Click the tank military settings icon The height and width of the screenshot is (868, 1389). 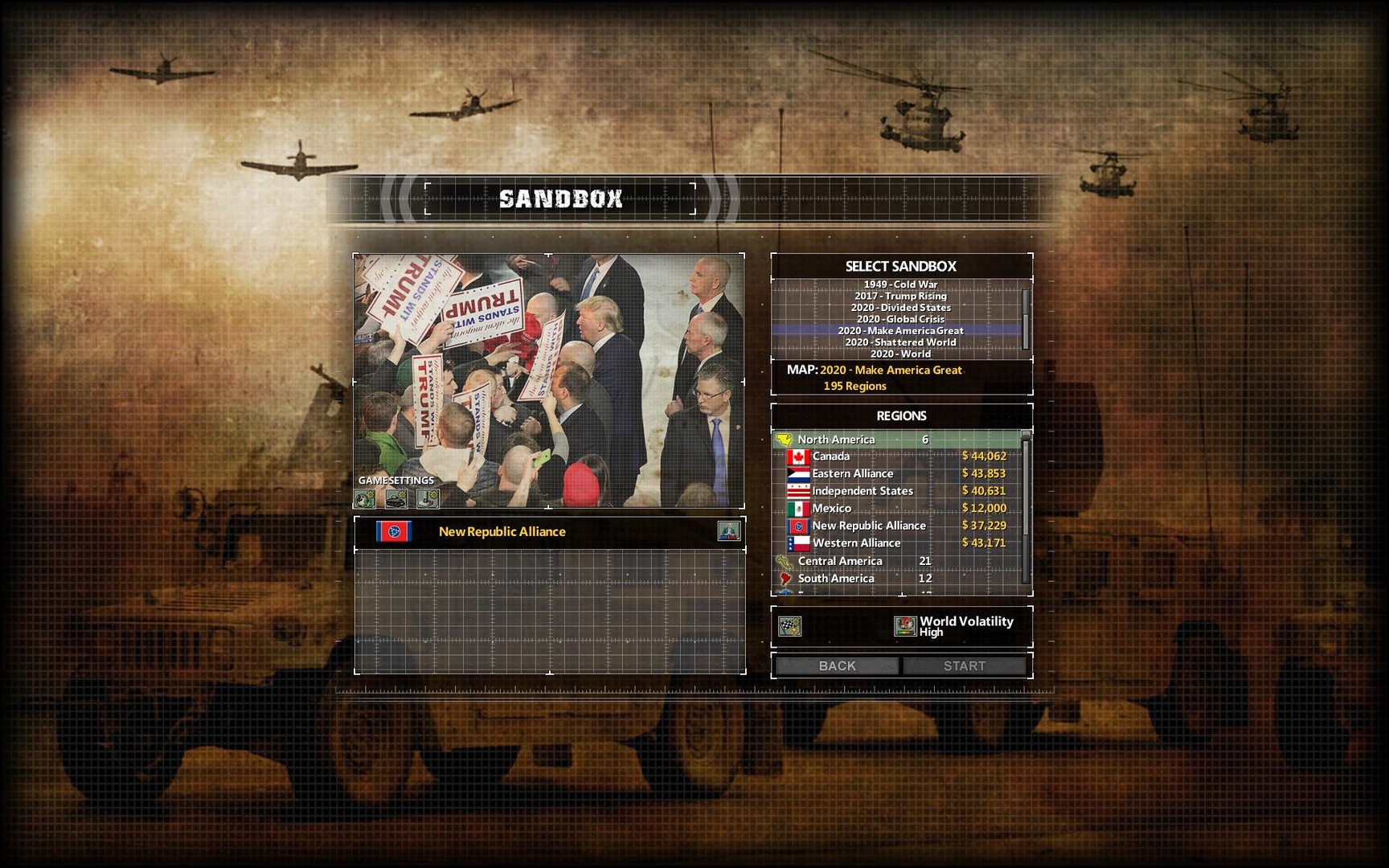397,499
